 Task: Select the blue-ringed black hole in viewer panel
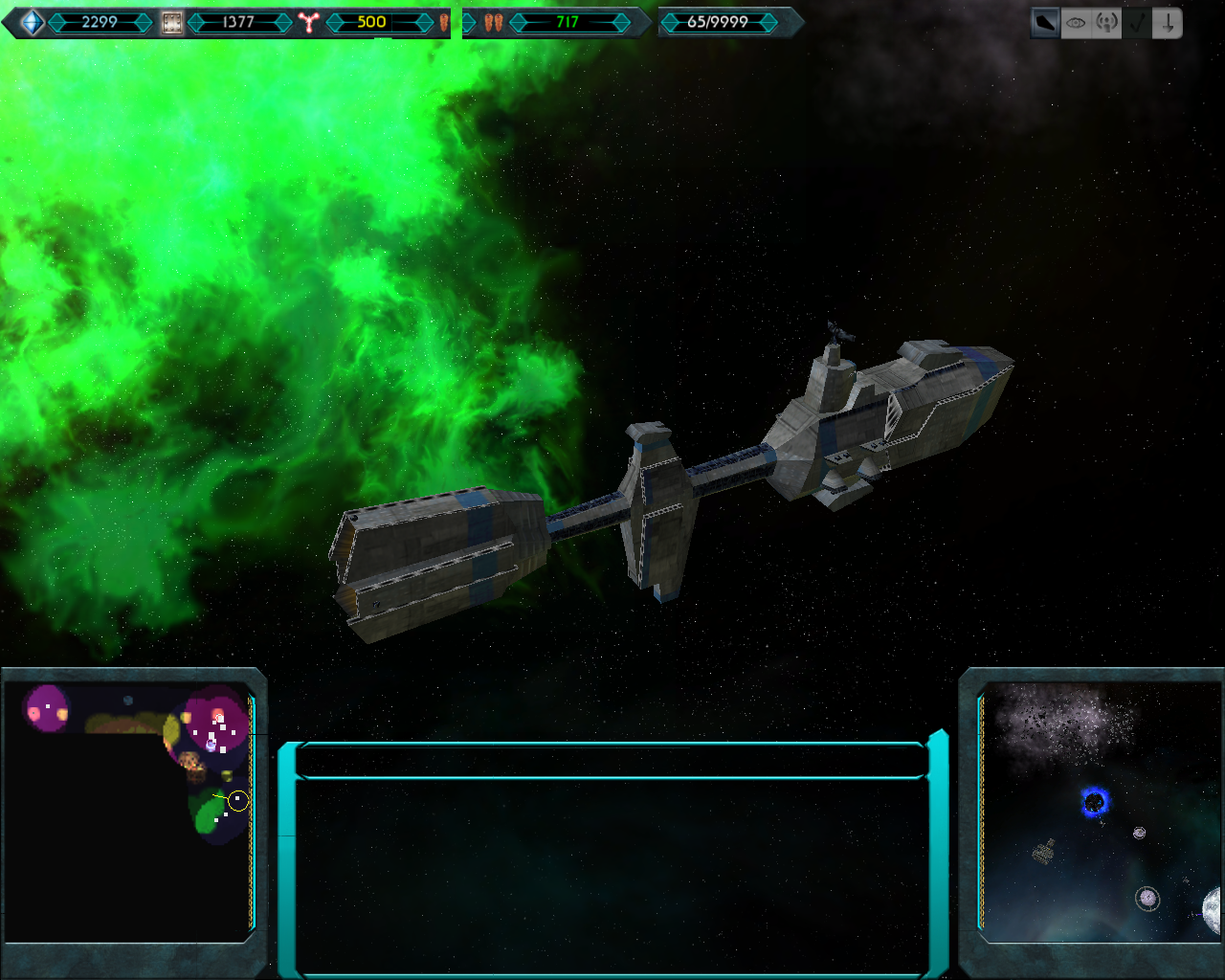point(1095,802)
